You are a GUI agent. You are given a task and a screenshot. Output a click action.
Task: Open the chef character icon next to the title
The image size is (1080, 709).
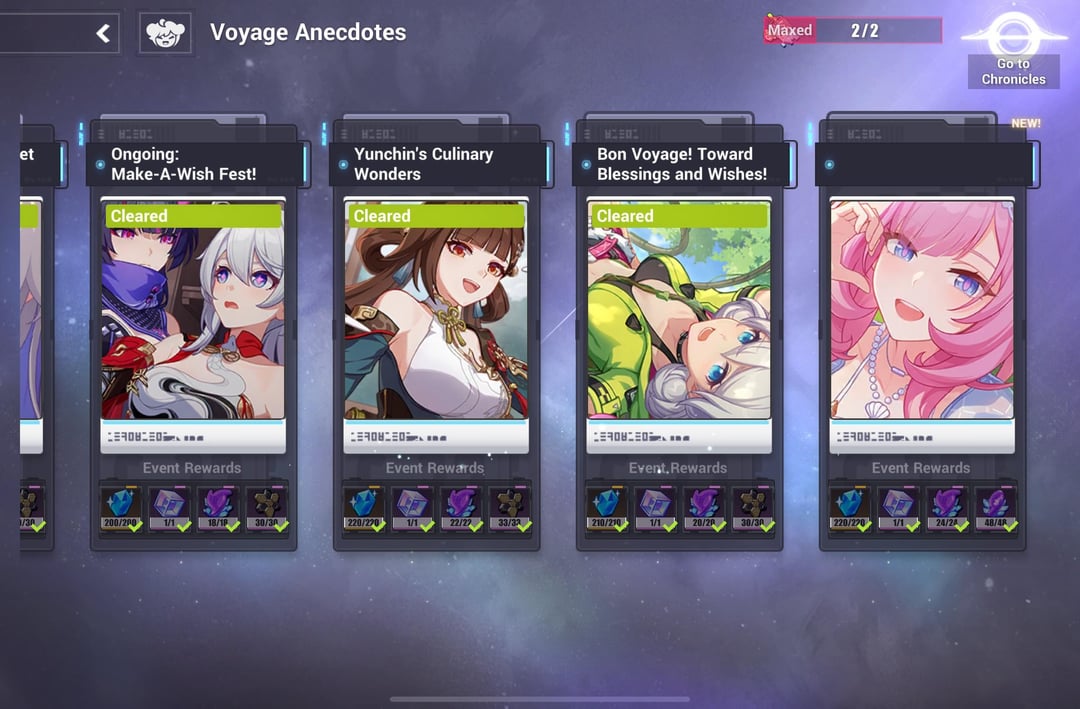[x=165, y=33]
